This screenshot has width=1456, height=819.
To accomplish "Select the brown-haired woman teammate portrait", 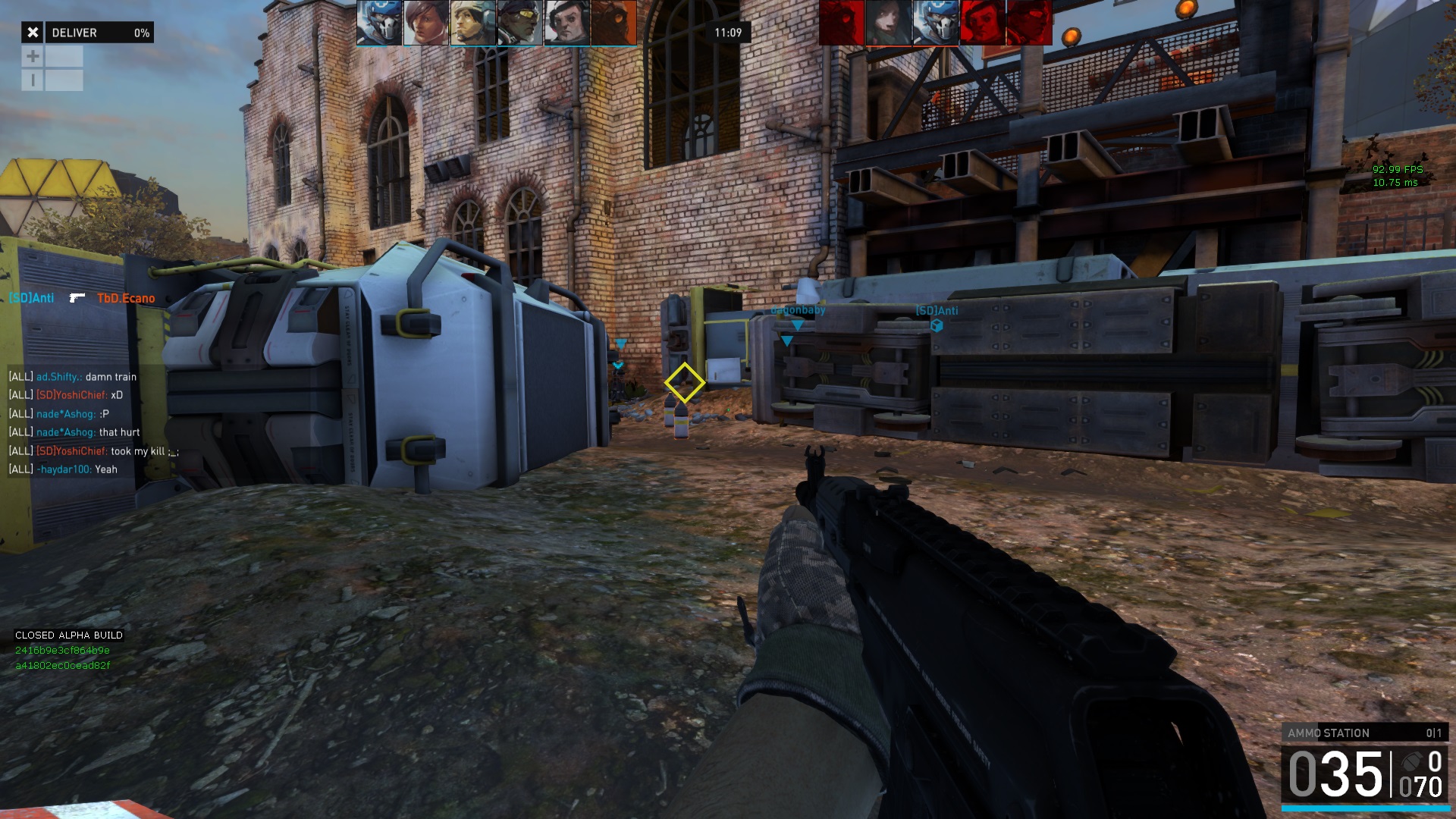I will click(425, 23).
